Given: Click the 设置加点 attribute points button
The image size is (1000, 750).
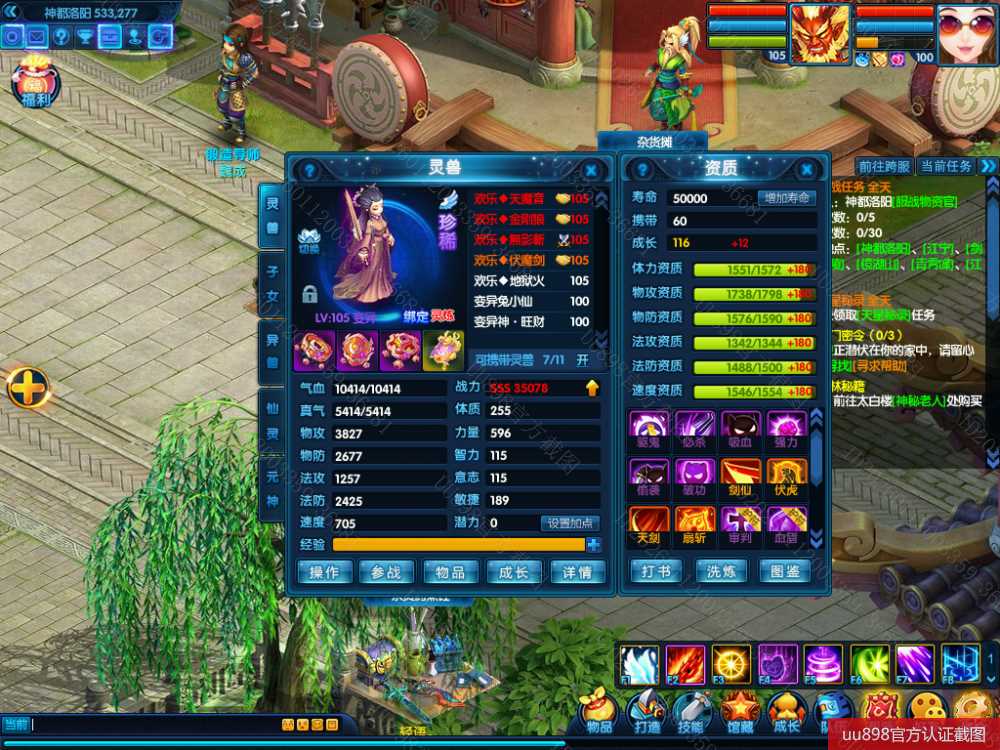Looking at the screenshot, I should 570,523.
